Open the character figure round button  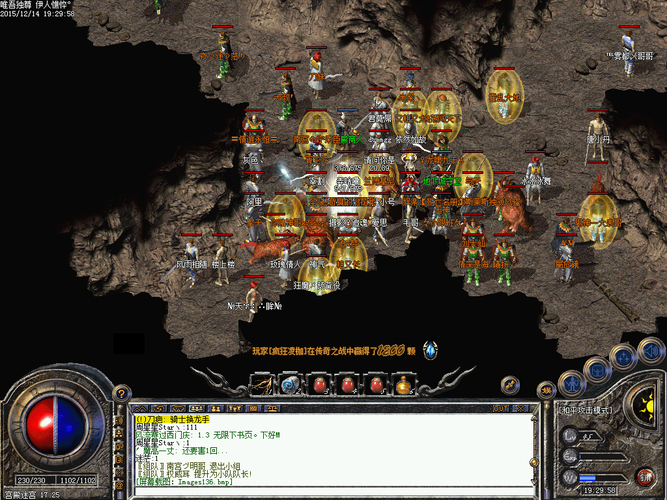[x=573, y=384]
